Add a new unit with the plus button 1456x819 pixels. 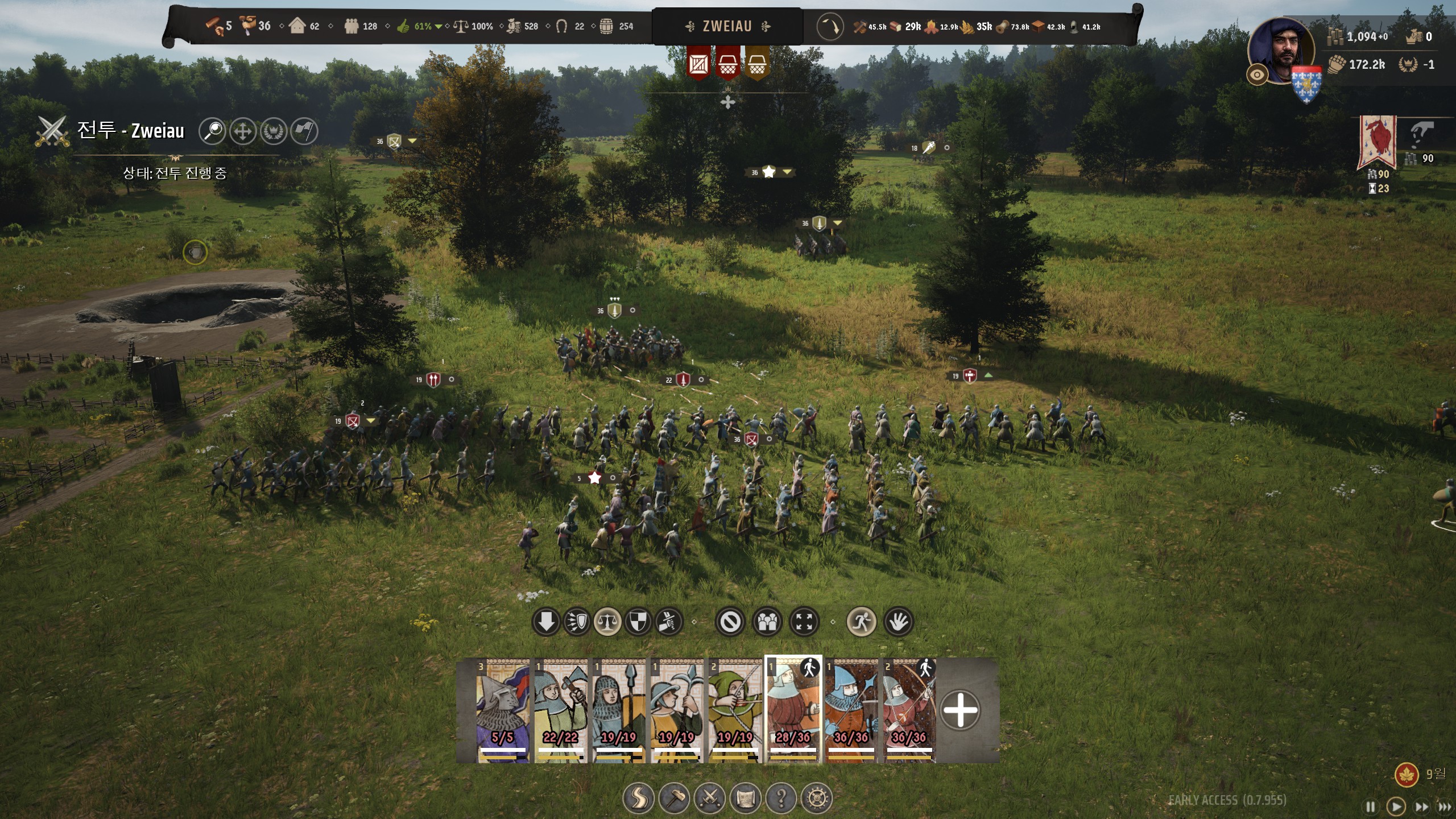960,710
